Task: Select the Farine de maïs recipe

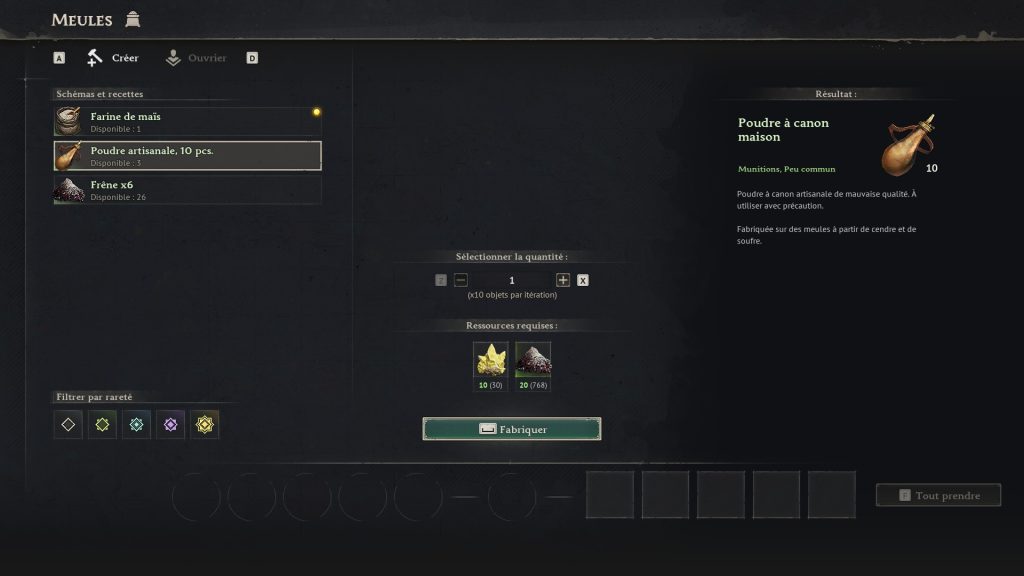Action: pos(187,122)
